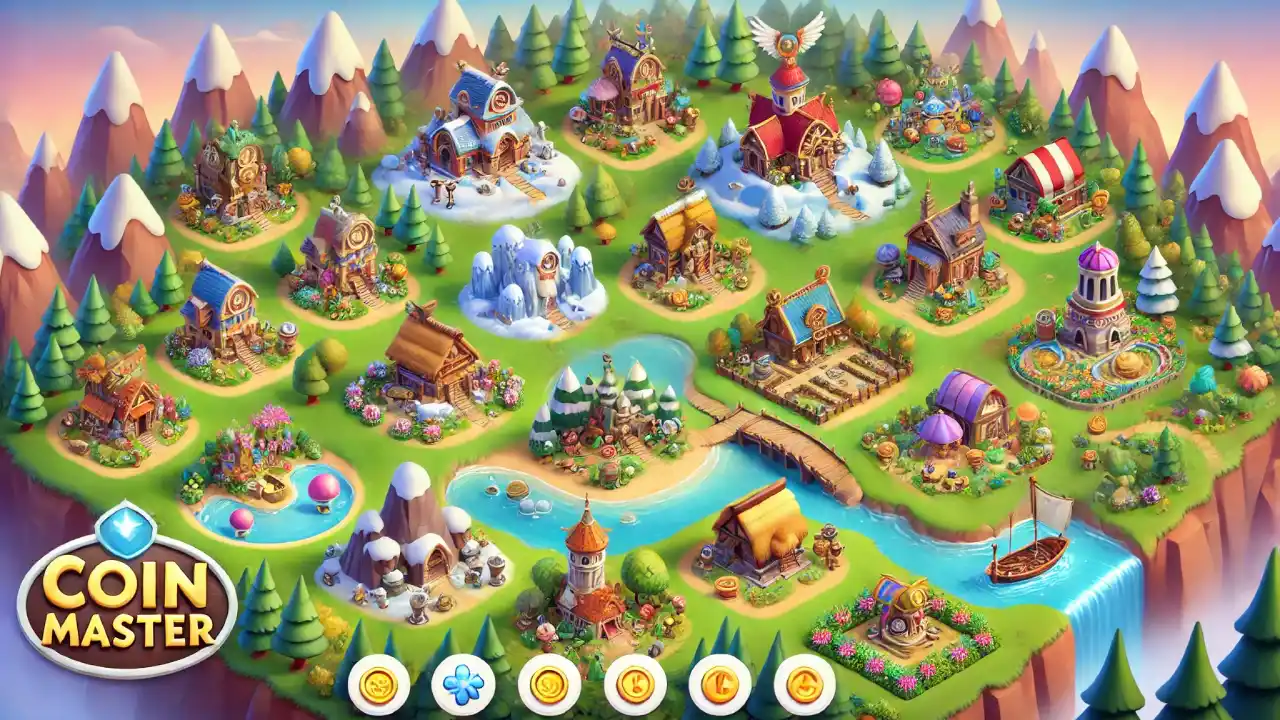Select the gold coin with swirl symbol
1280x720 pixels.
coord(549,685)
